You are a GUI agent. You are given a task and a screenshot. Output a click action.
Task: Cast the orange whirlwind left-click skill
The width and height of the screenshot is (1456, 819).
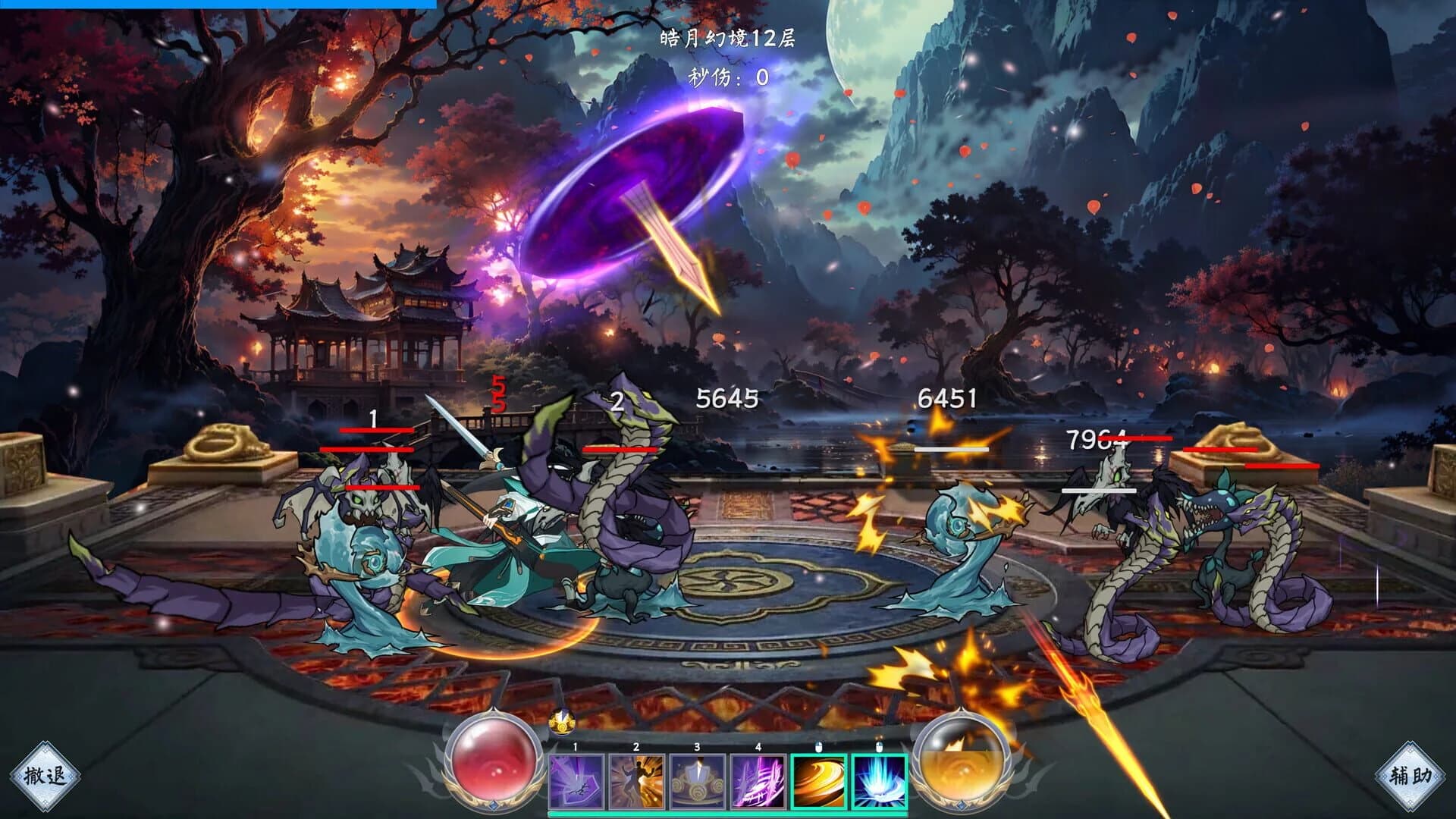pyautogui.click(x=818, y=781)
